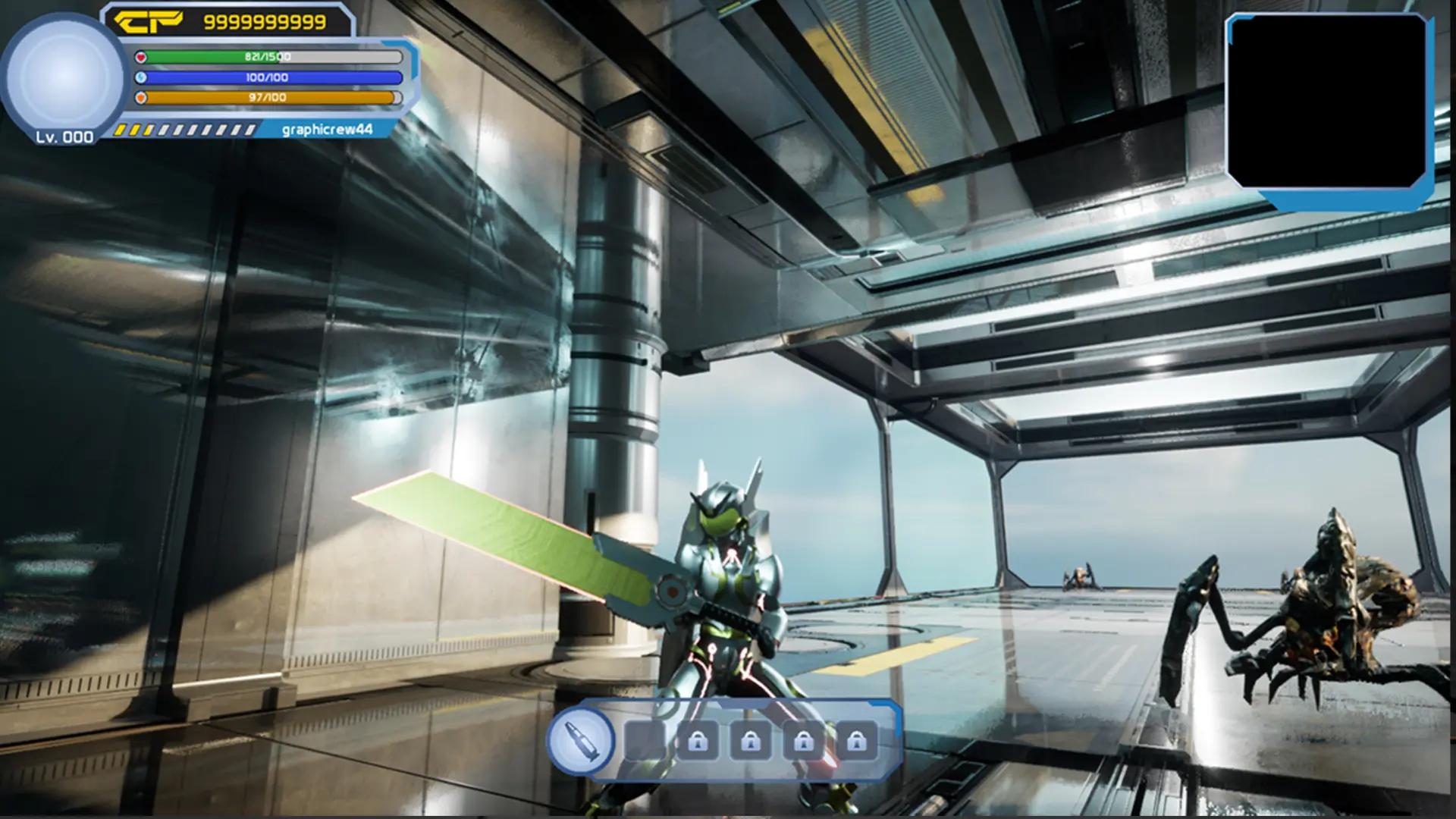1456x819 pixels.
Task: Select the player name graphicrew44 label
Action: [326, 129]
